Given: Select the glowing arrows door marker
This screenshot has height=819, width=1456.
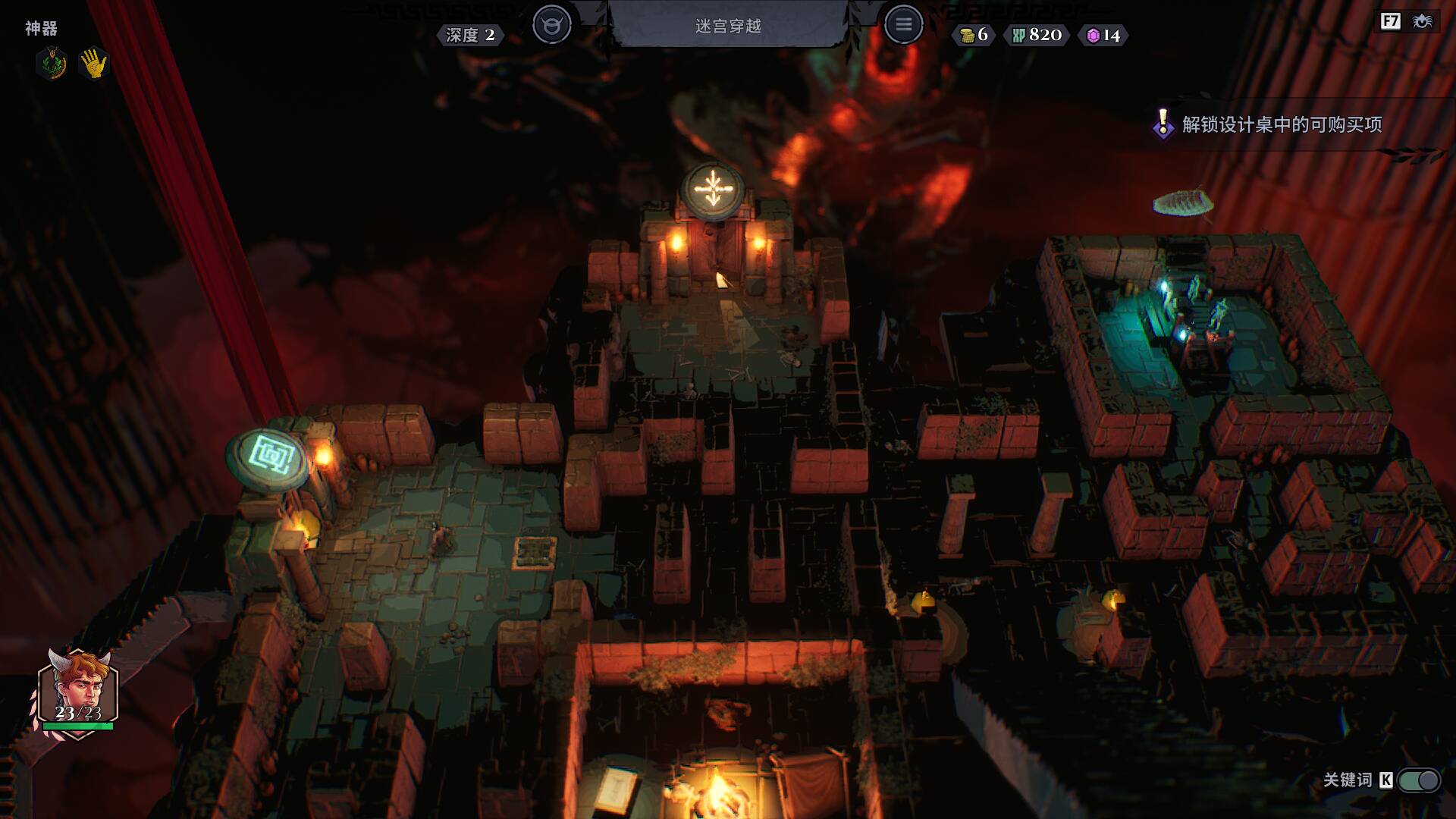Looking at the screenshot, I should tap(712, 189).
